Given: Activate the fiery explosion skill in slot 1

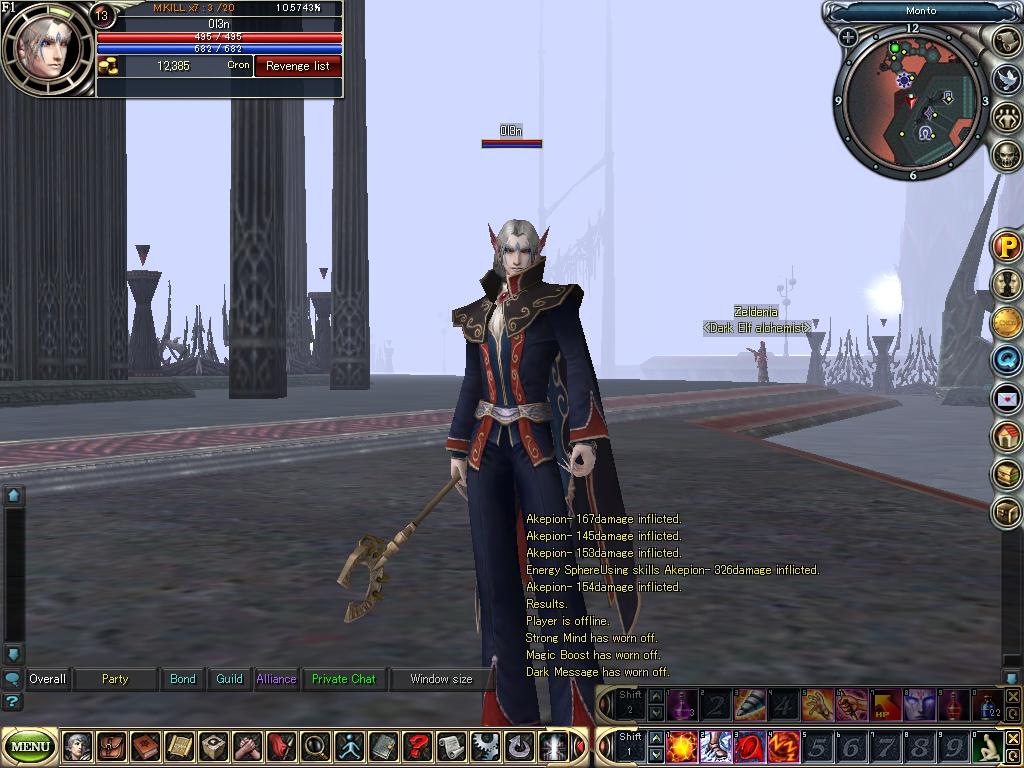Looking at the screenshot, I should click(683, 747).
